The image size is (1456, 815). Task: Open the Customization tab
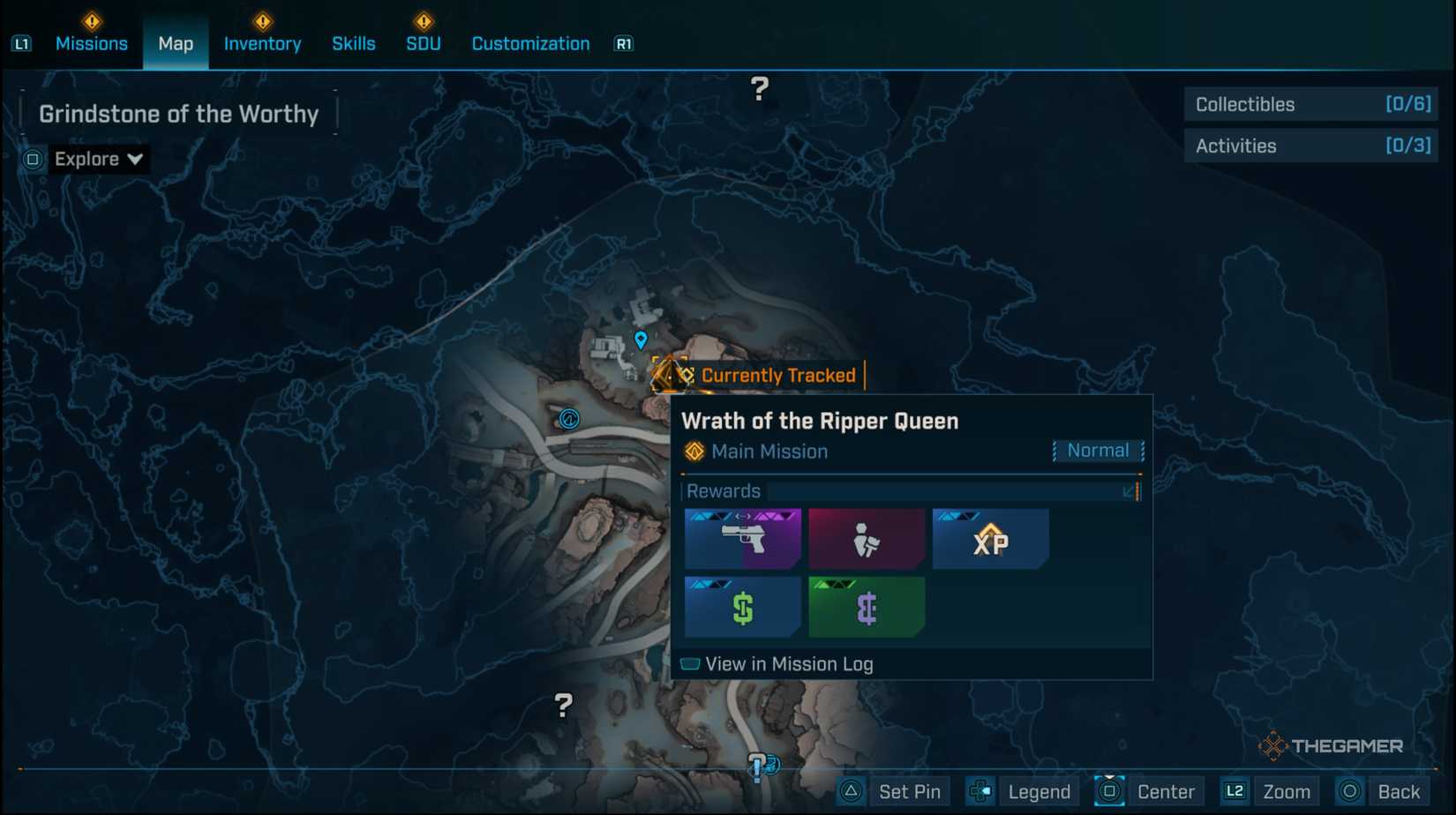click(x=529, y=43)
